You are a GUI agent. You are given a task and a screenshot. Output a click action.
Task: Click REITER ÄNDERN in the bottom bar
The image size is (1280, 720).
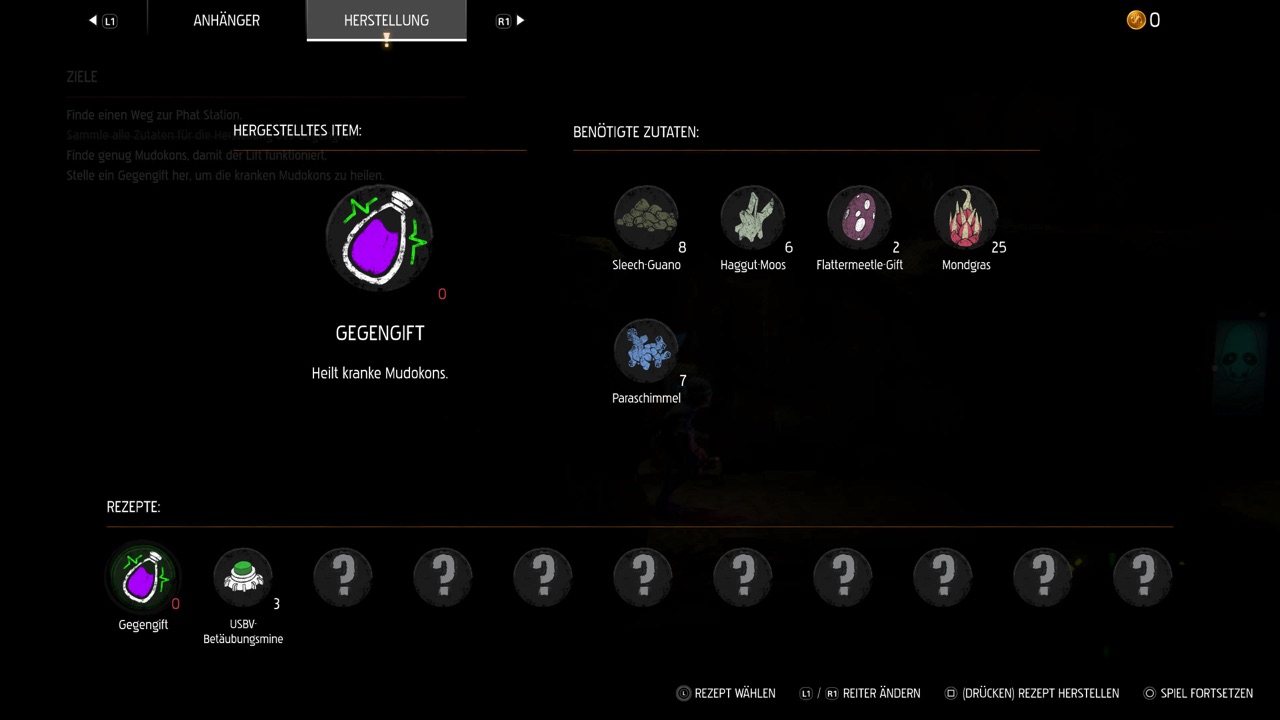[x=884, y=693]
